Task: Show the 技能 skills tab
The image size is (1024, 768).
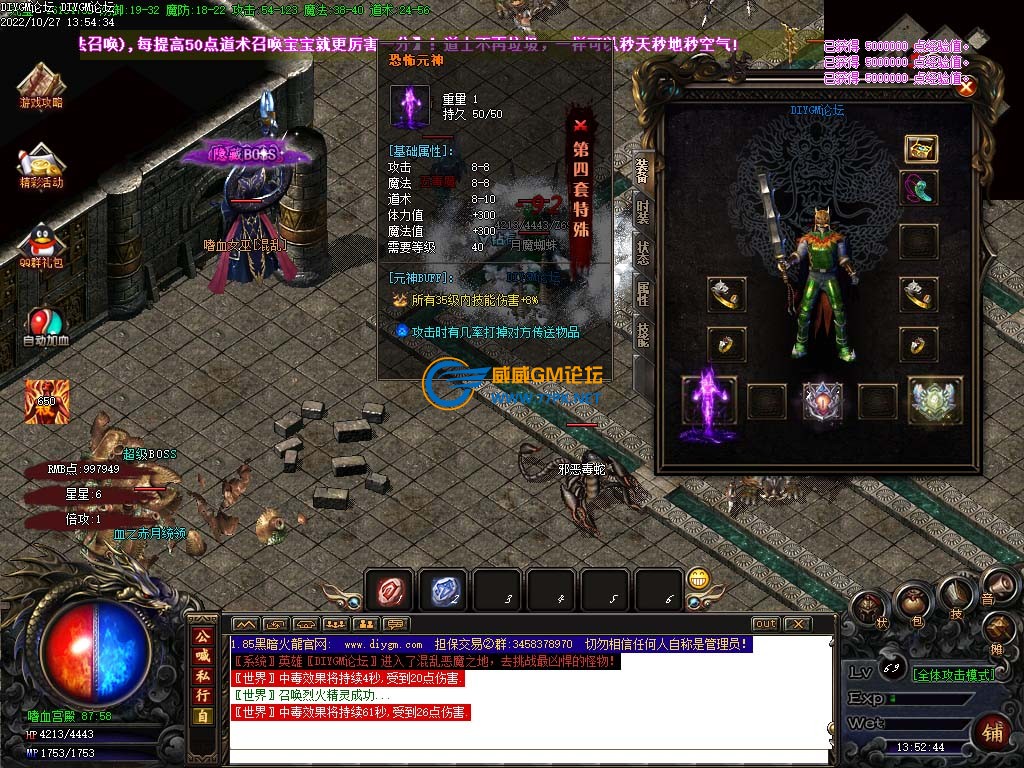Action: click(643, 334)
